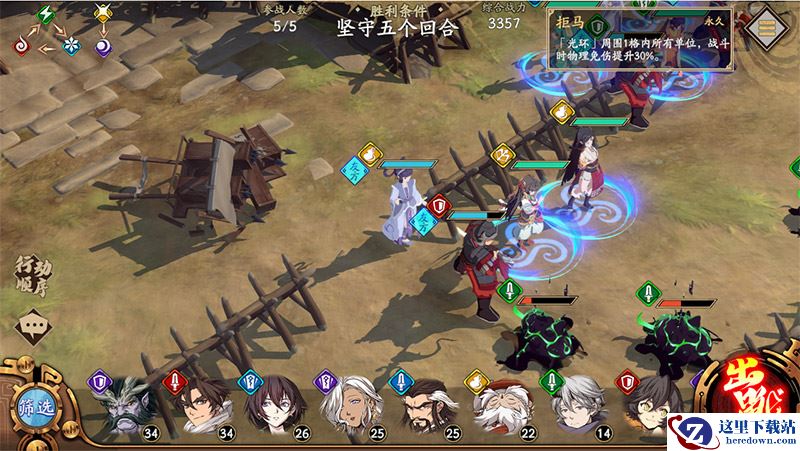Viewport: 800px width, 451px height.
Task: Click the 拒马 aura tooltip panel
Action: point(641,40)
